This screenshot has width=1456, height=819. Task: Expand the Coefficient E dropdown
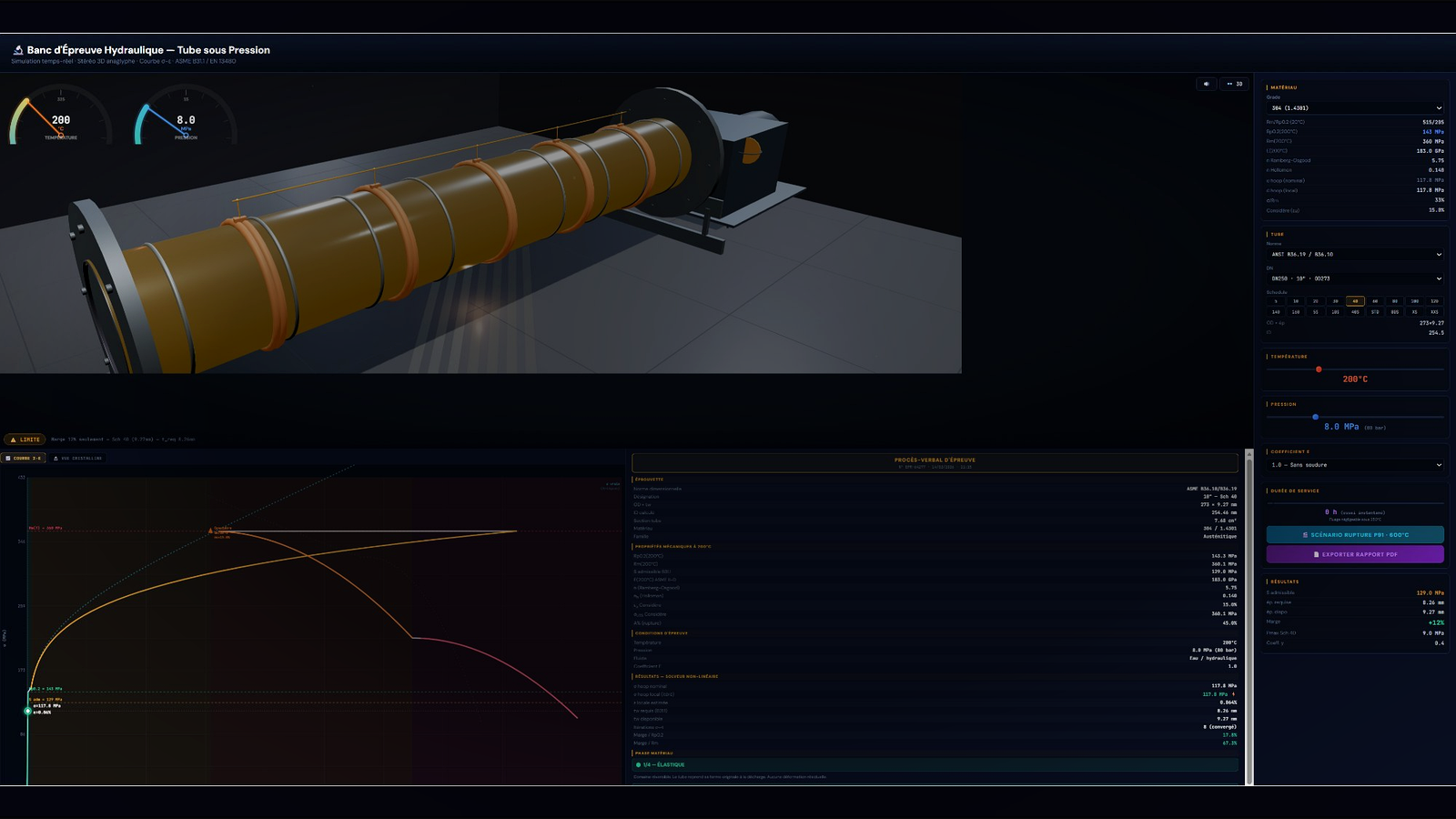coord(1355,465)
